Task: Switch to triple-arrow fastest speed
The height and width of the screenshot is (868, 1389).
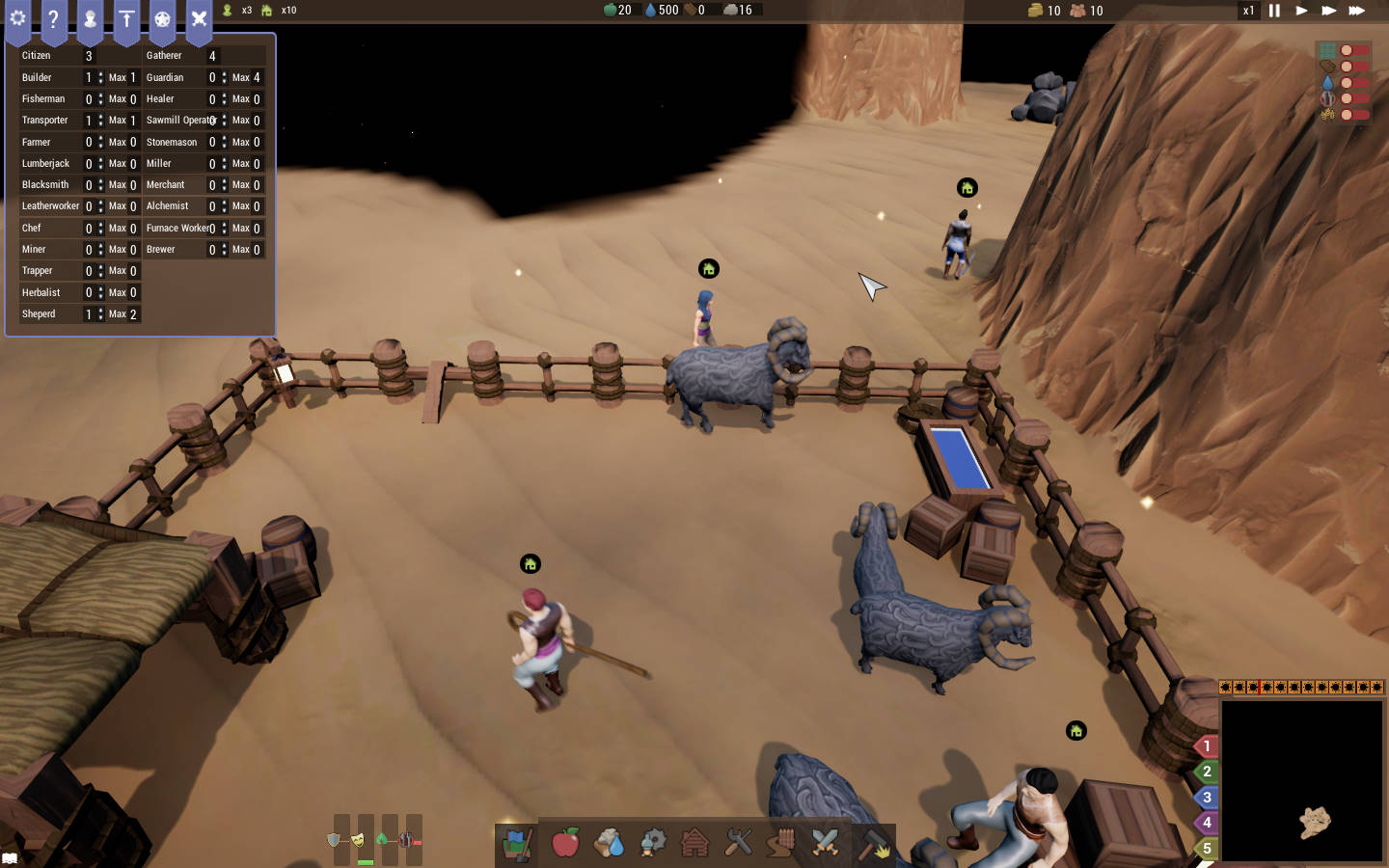Action: point(1356,11)
